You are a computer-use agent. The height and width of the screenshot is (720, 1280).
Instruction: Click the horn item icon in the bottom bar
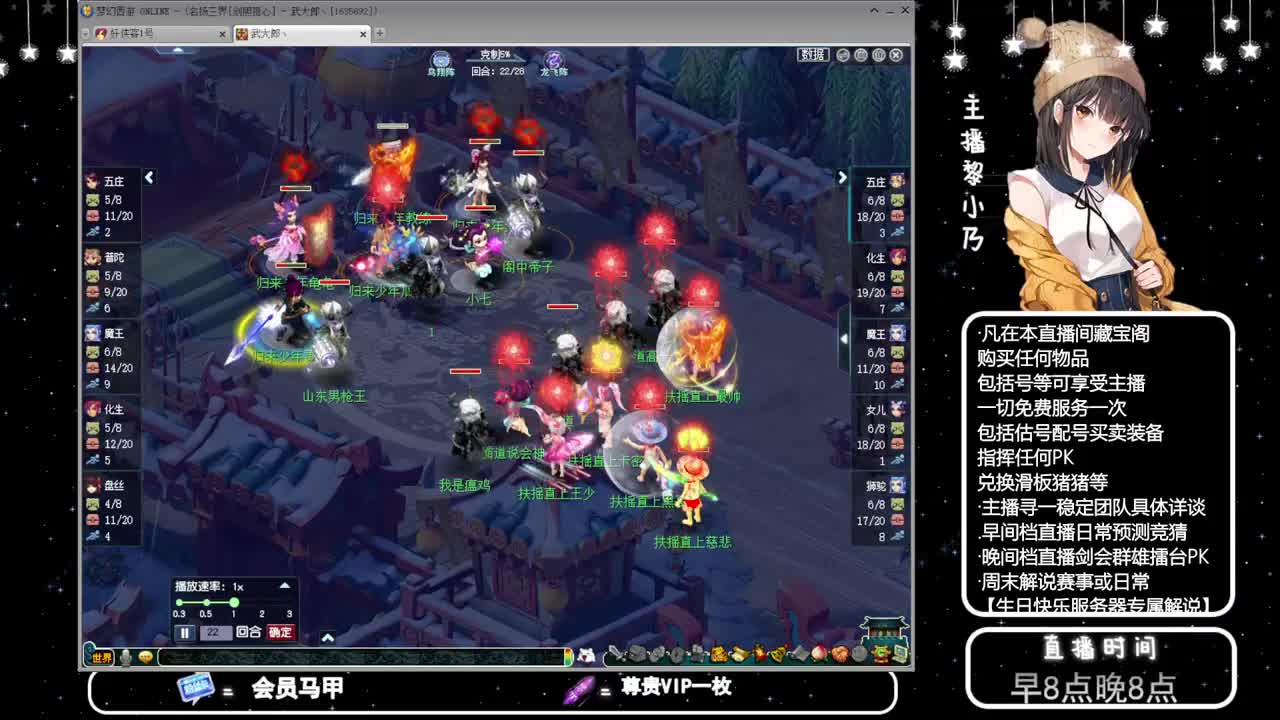740,655
